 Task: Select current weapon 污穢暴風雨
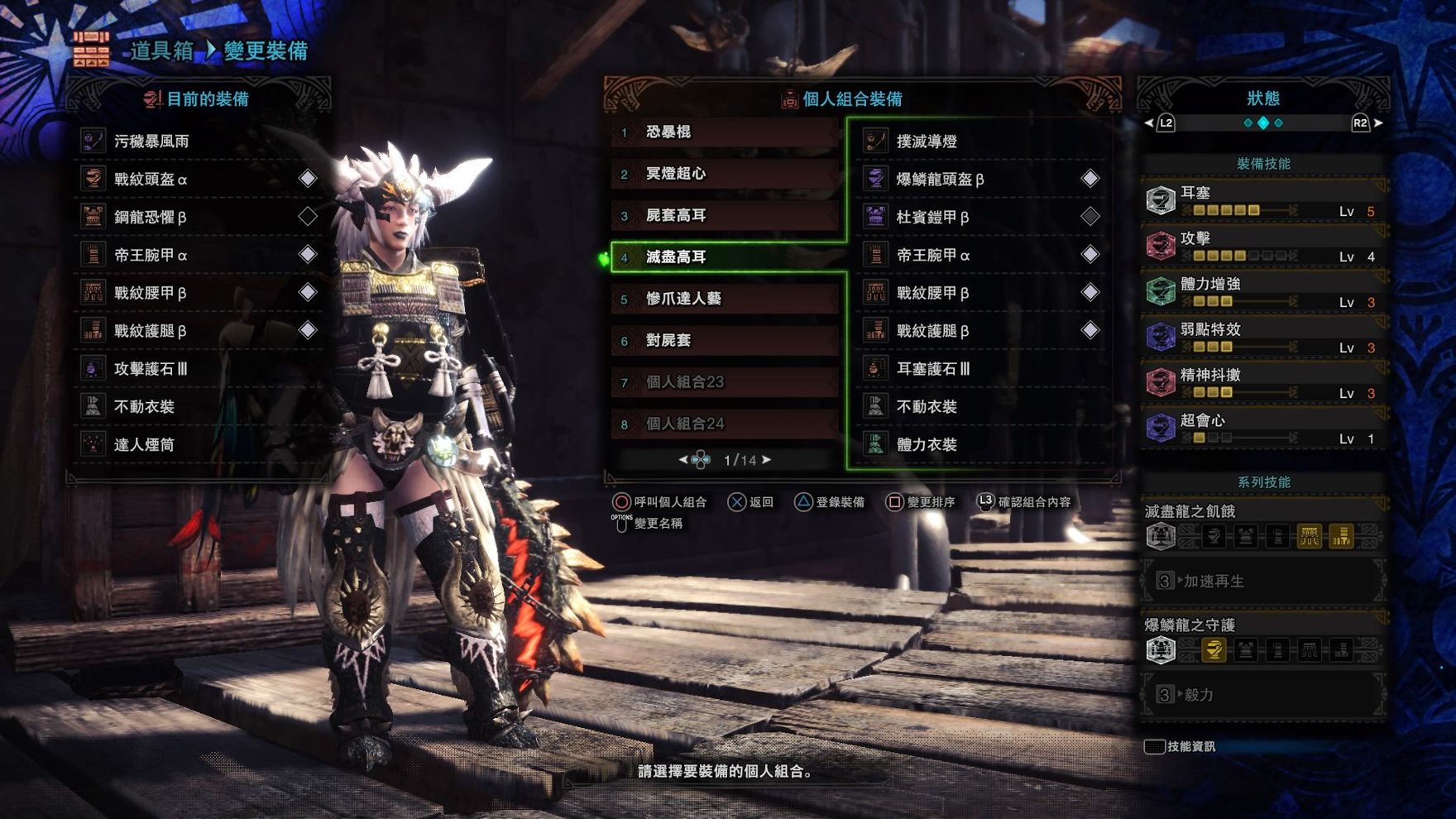[199, 141]
